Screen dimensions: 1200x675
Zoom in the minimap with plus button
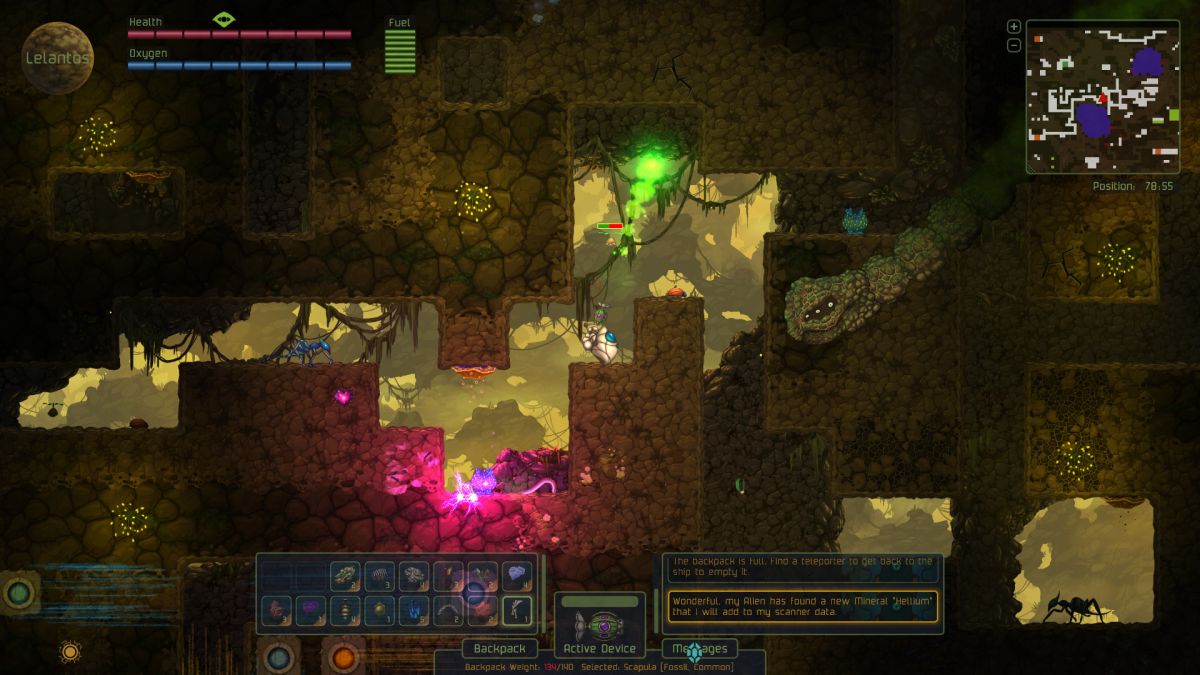coord(1013,27)
